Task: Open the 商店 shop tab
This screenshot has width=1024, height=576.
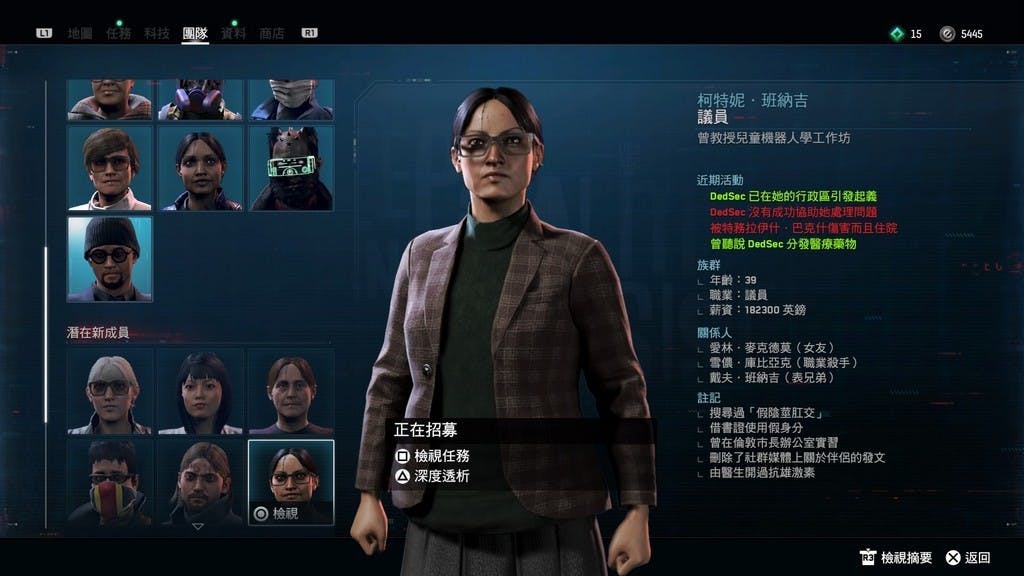Action: point(271,33)
